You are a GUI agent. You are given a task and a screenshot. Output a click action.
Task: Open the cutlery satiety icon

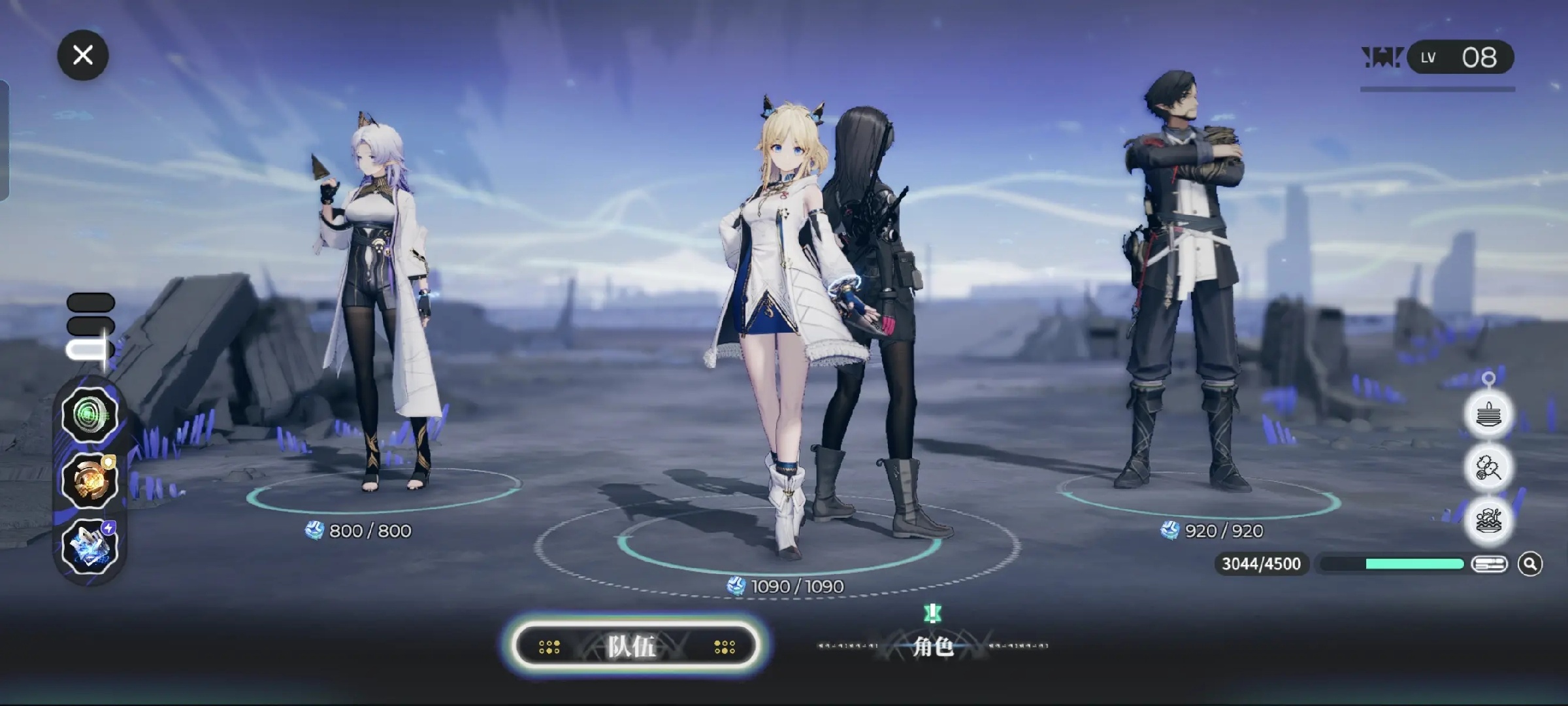pos(1489,563)
